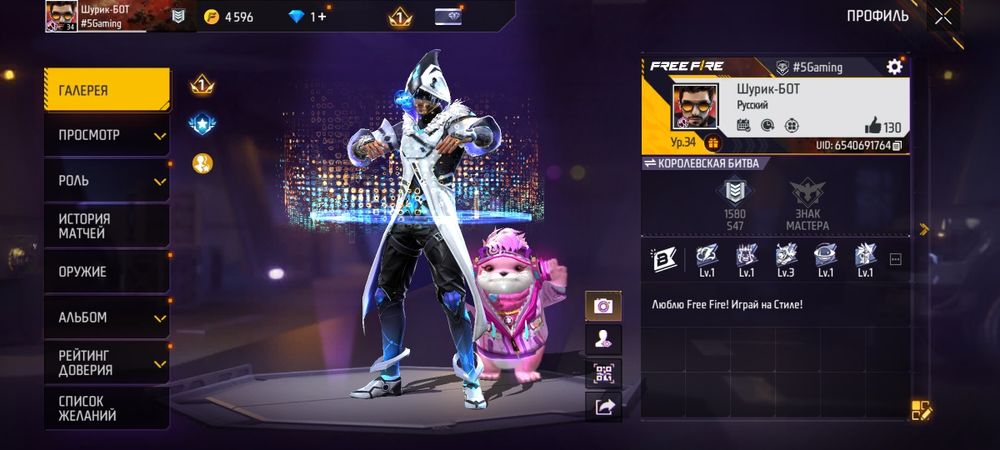The width and height of the screenshot is (1000, 450).
Task: Share the profile with the arrow button
Action: point(603,406)
